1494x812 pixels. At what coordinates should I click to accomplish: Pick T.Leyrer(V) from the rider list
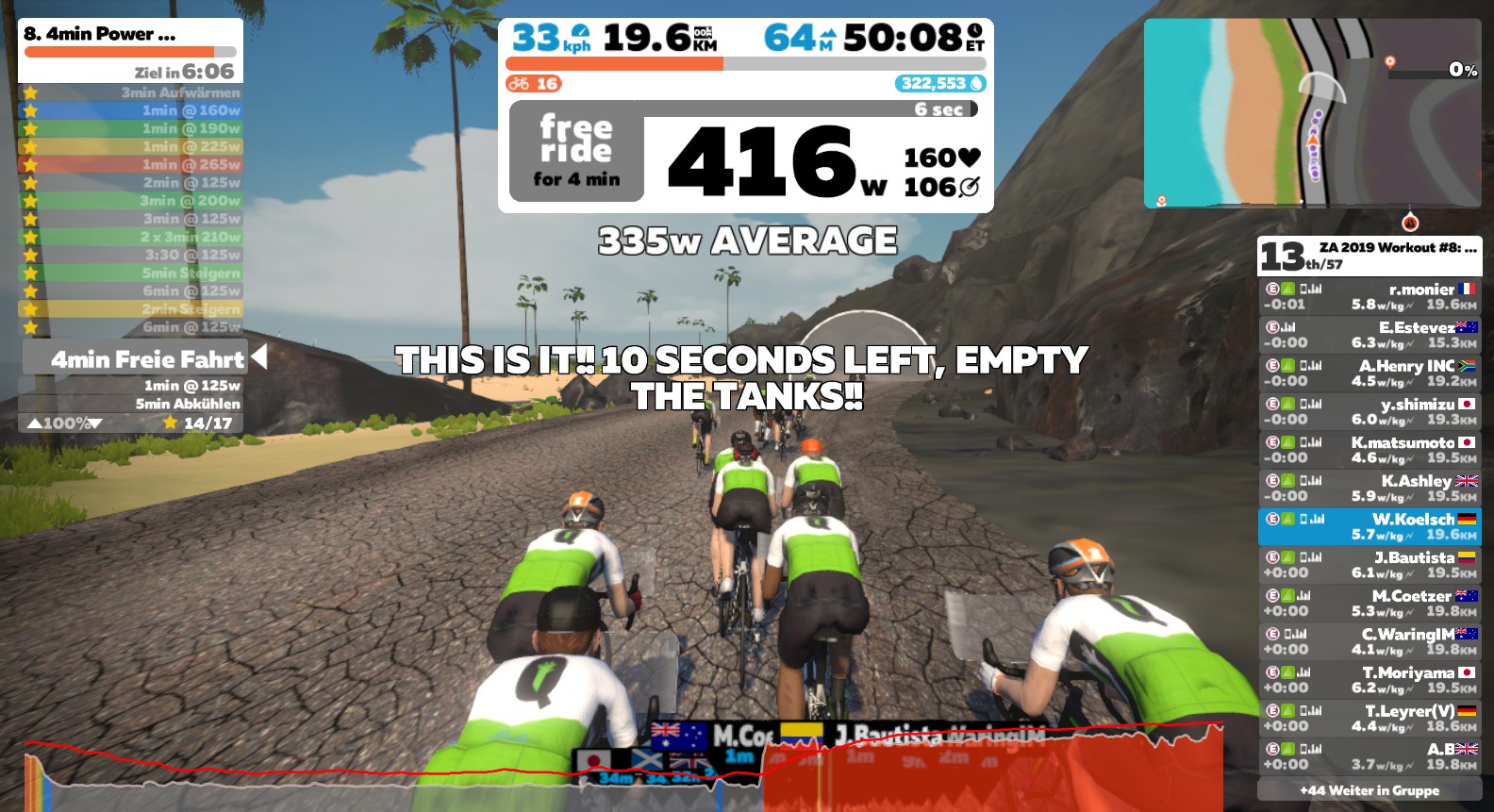coord(1369,719)
